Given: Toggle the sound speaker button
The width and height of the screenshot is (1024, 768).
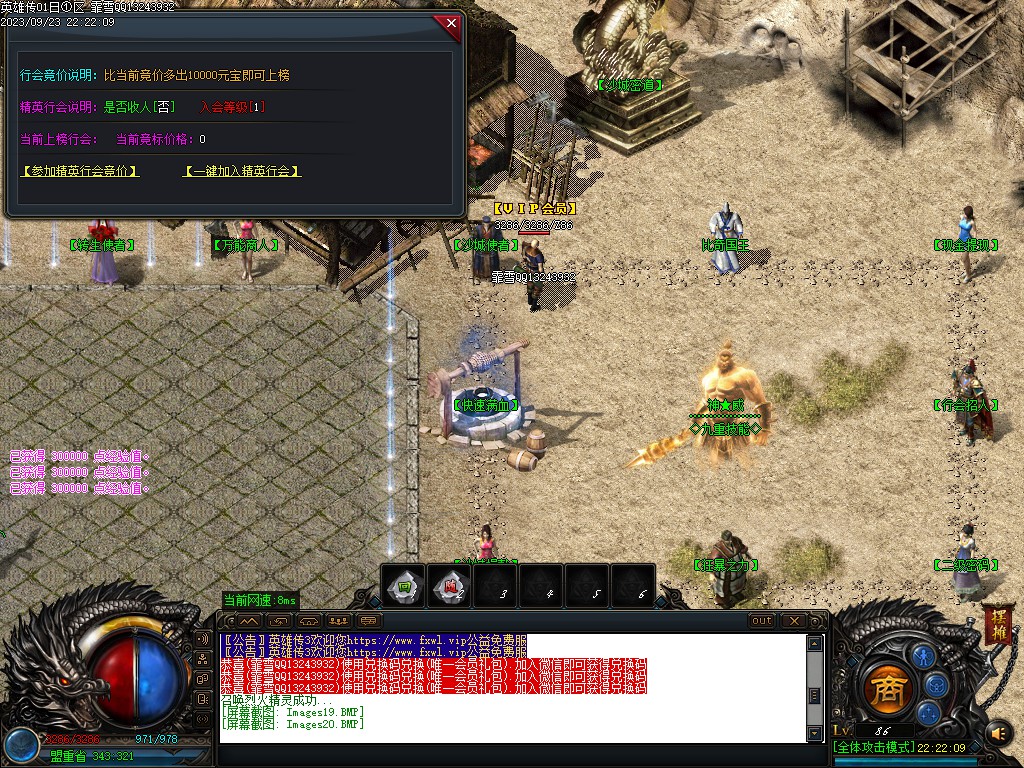Looking at the screenshot, I should point(999,734).
